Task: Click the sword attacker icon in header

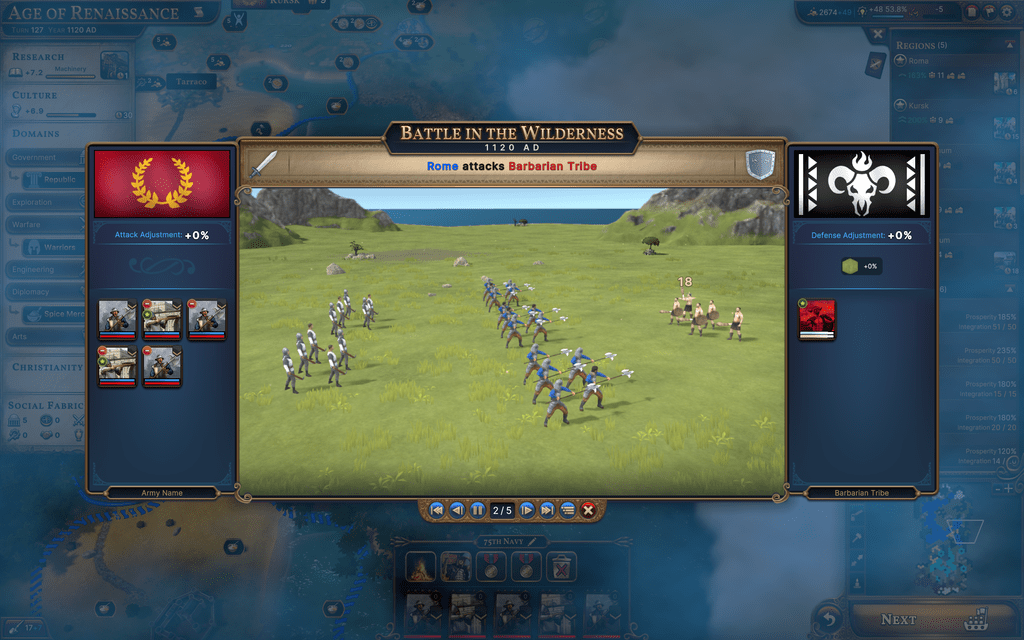Action: 262,164
